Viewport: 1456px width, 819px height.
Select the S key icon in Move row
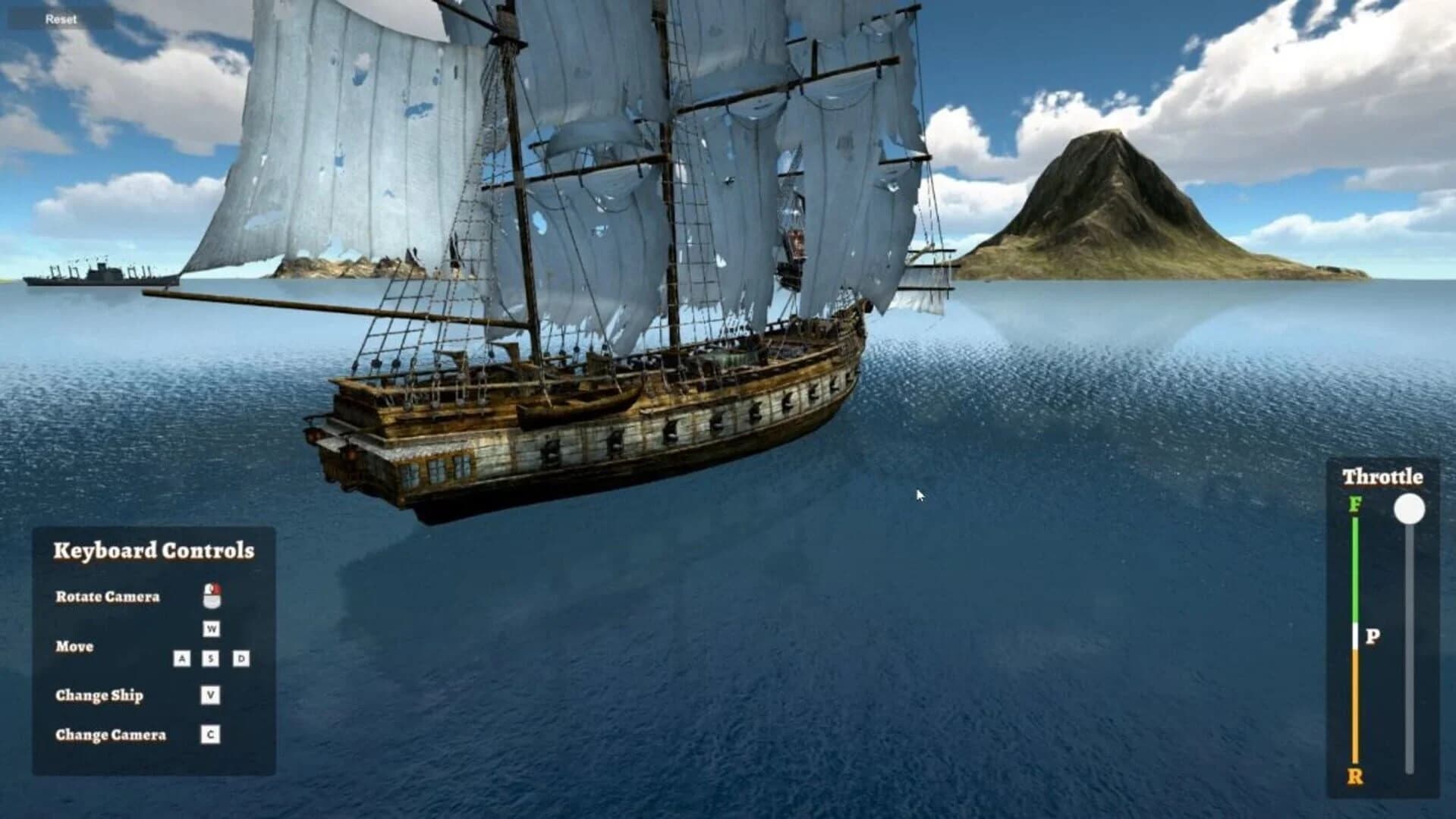pyautogui.click(x=209, y=659)
